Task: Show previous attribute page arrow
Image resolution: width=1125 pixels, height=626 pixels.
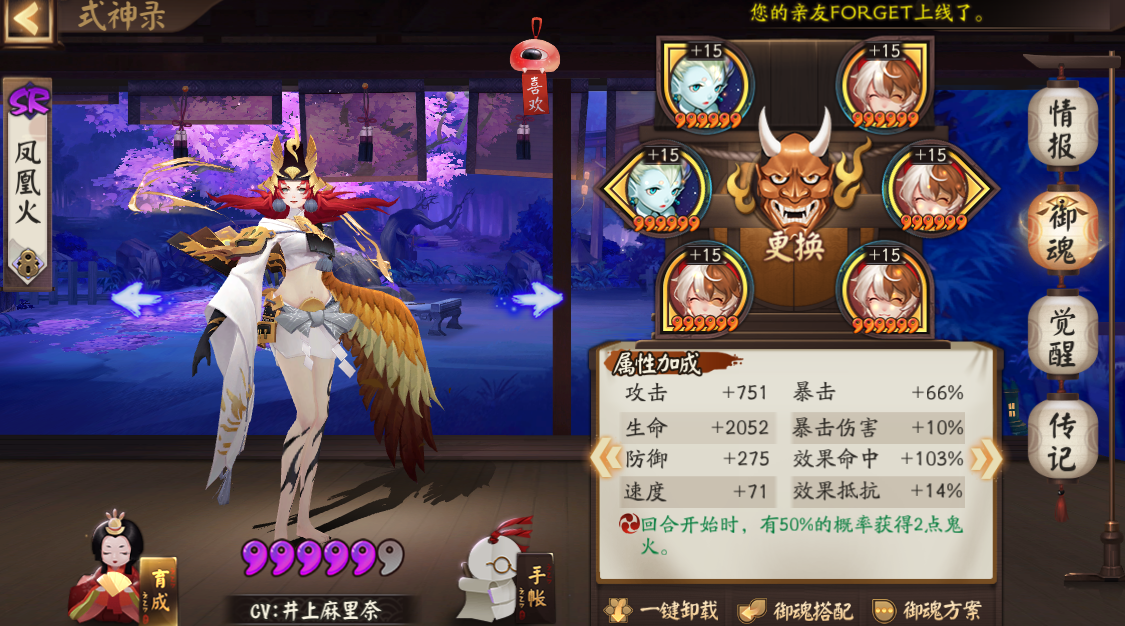Action: [604, 458]
